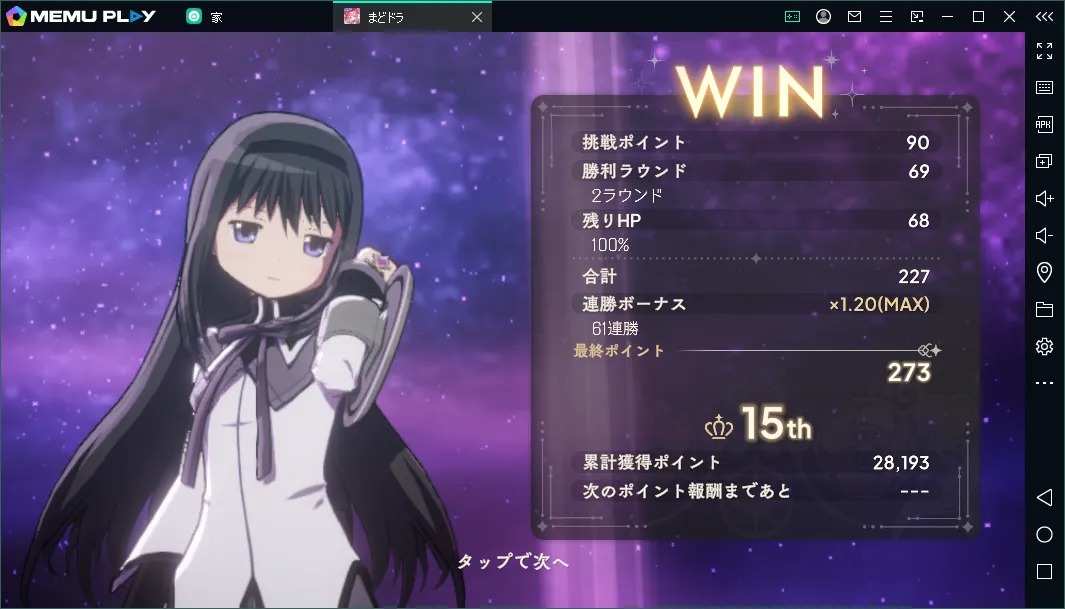Install an APK file
The height and width of the screenshot is (609, 1065).
click(1044, 124)
